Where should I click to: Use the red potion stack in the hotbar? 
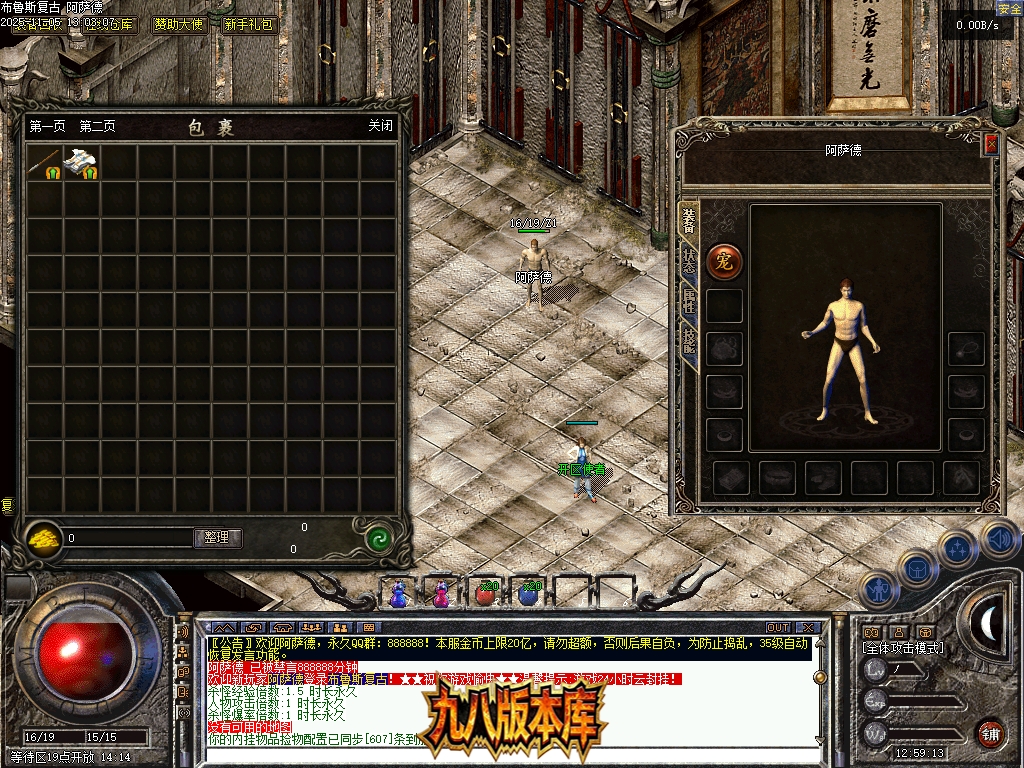point(485,594)
